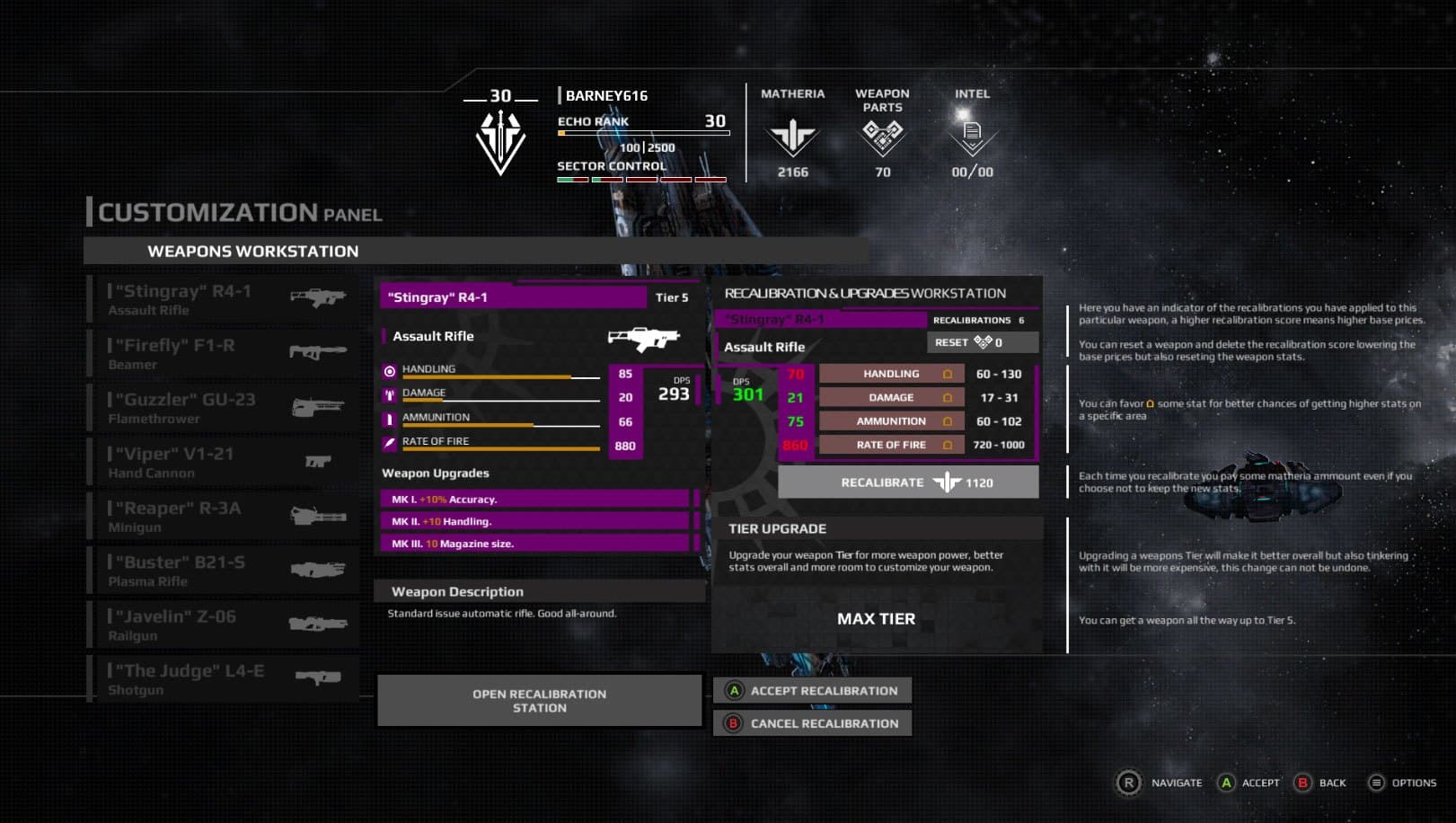Choose the "Firefly" F1-R beamer

225,353
